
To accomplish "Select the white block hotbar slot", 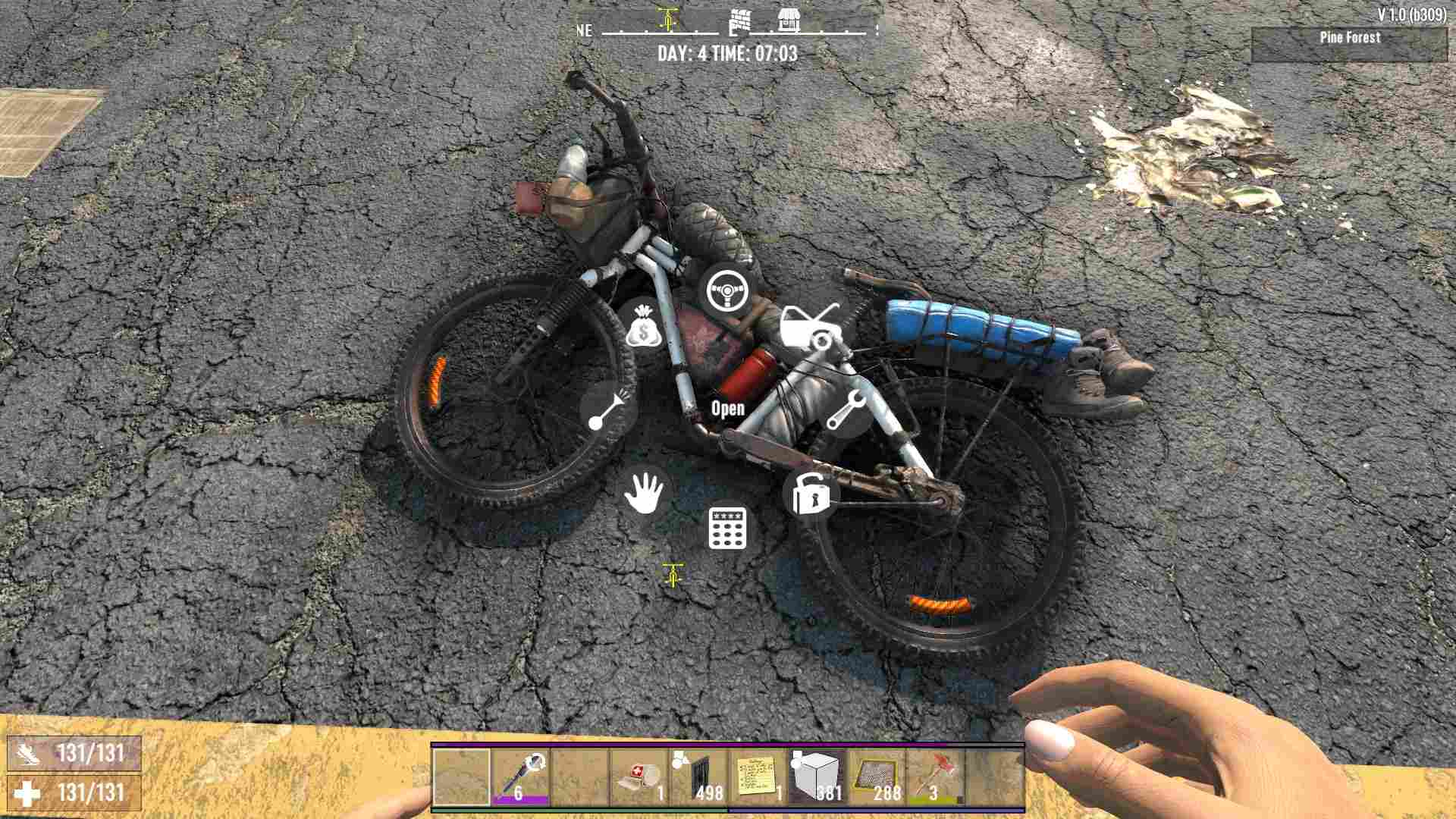I will point(816,777).
